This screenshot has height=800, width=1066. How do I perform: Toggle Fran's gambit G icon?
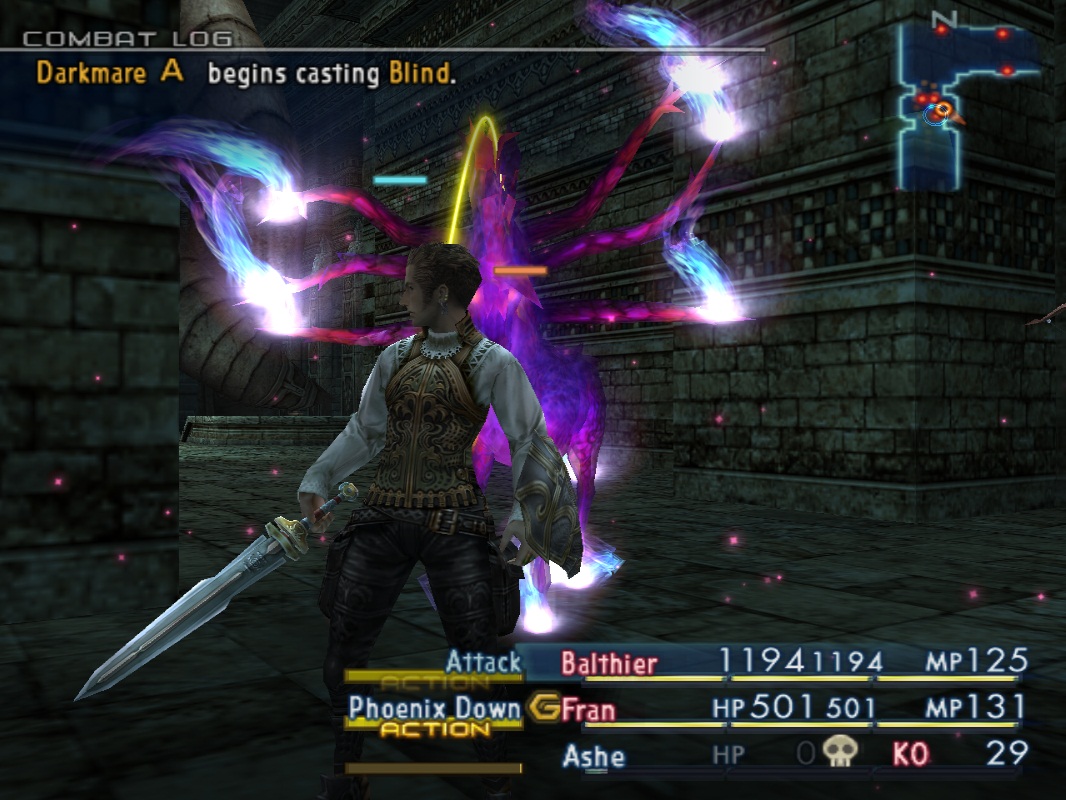click(x=543, y=708)
